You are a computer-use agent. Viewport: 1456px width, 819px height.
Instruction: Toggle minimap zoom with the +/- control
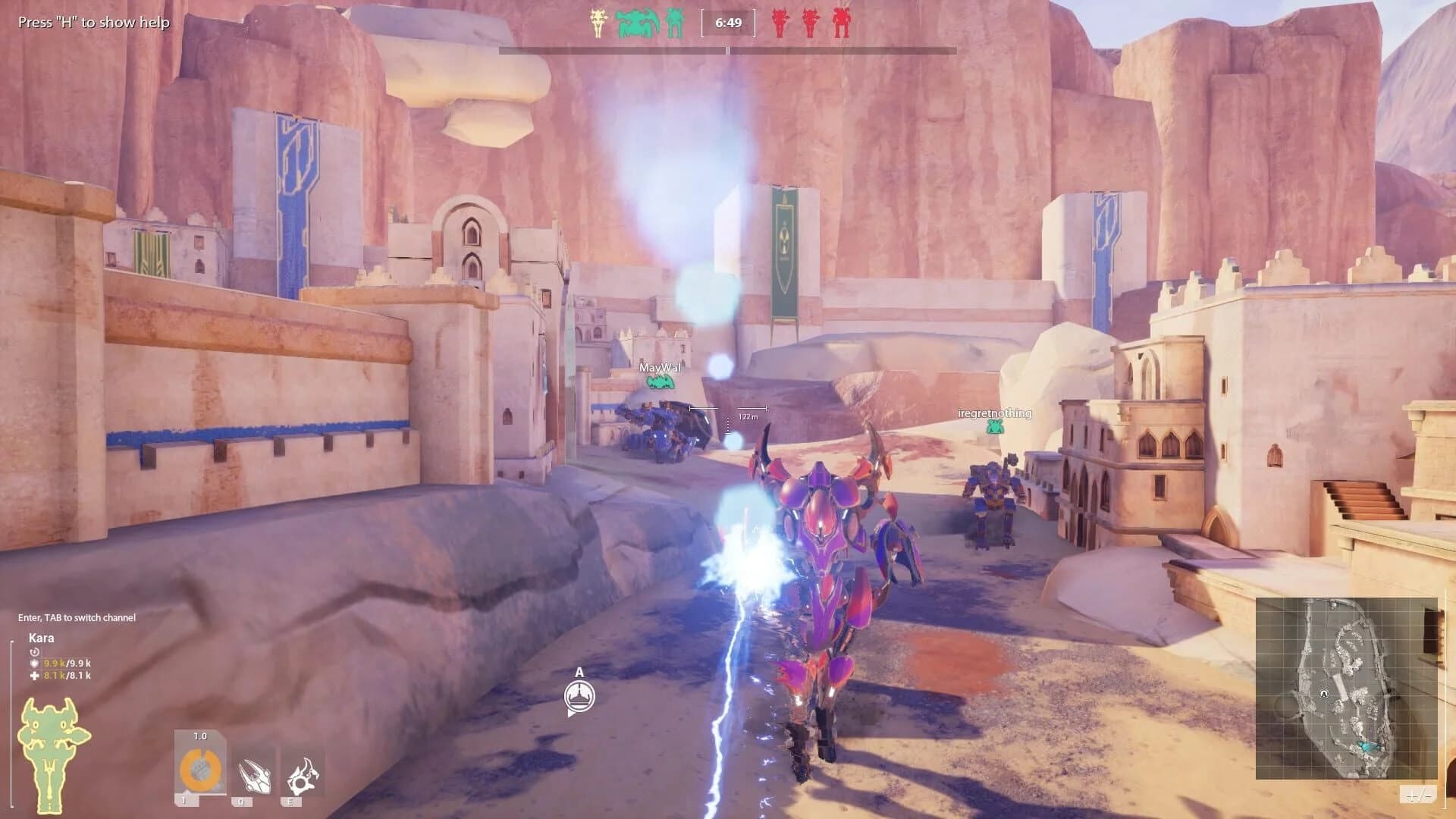(x=1417, y=795)
